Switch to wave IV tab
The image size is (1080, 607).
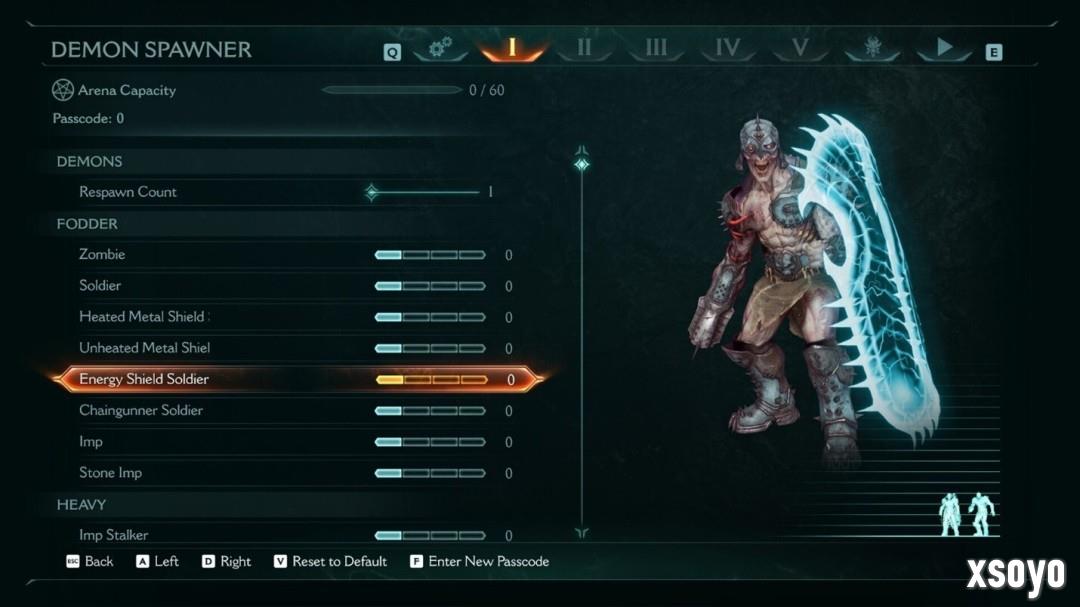click(x=727, y=48)
